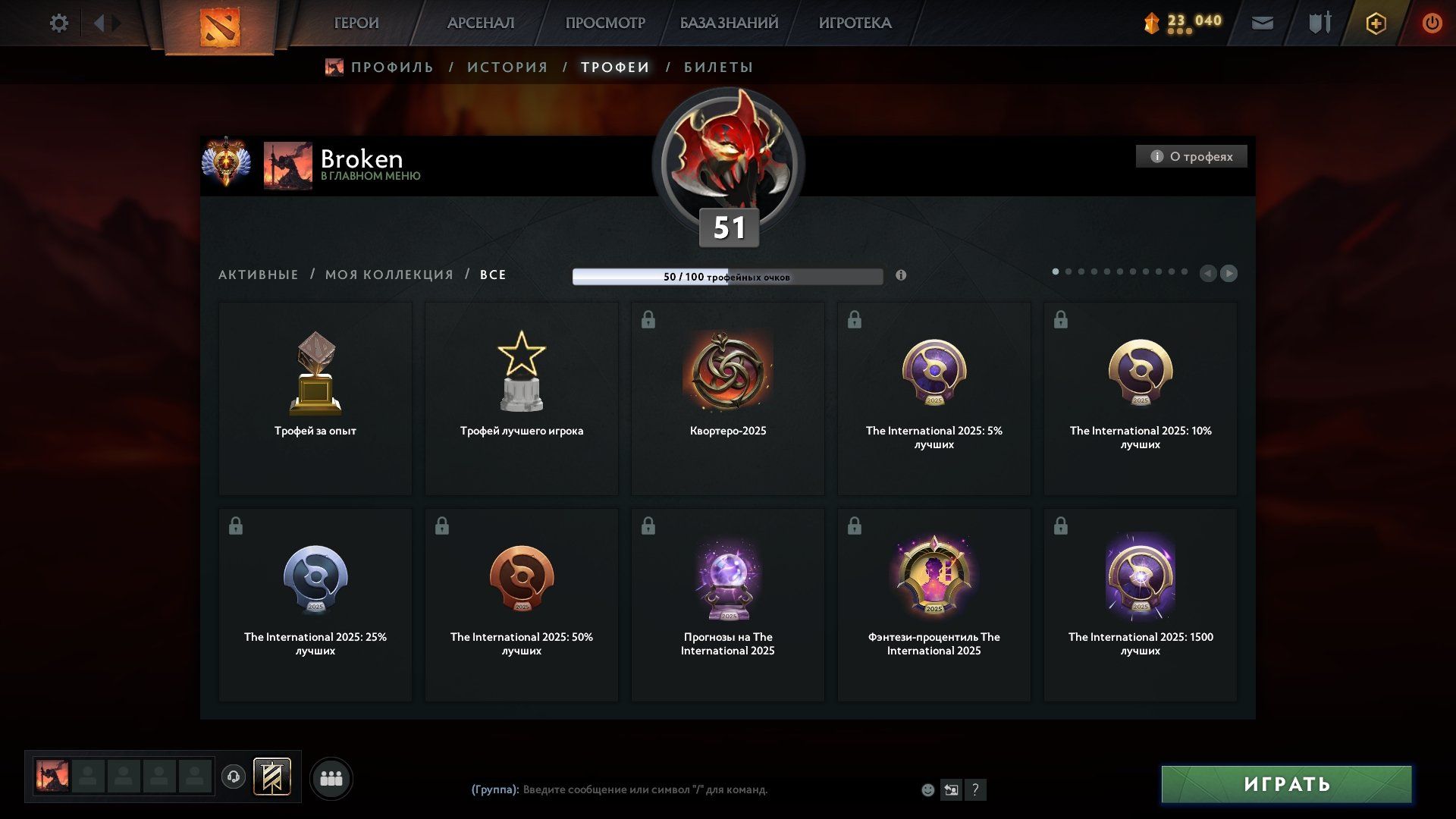Open the Герои menu

[356, 23]
